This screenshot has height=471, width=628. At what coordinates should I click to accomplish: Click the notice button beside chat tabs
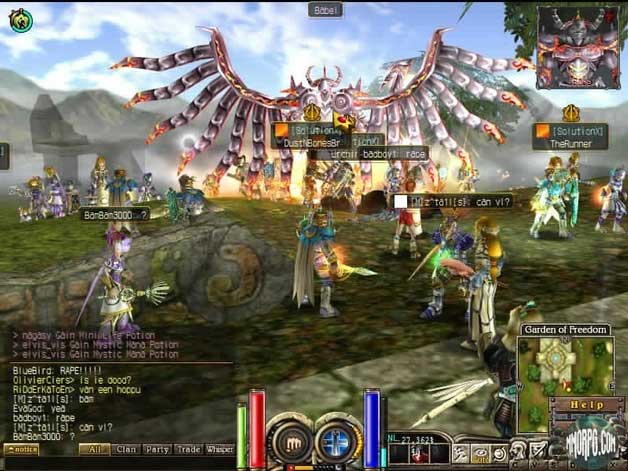[x=21, y=450]
